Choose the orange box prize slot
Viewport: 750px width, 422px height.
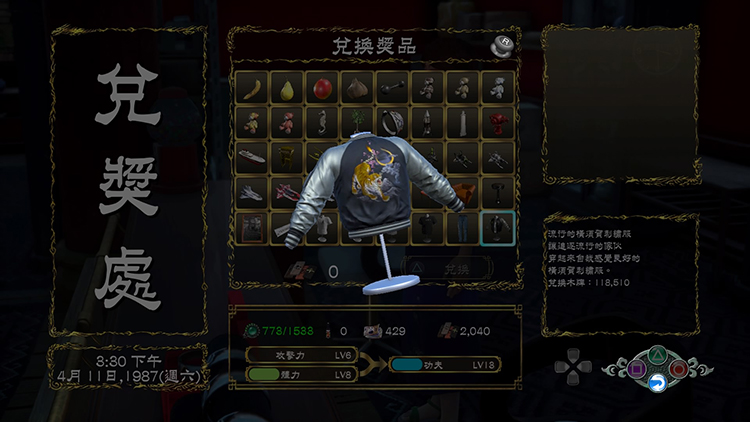[x=464, y=191]
